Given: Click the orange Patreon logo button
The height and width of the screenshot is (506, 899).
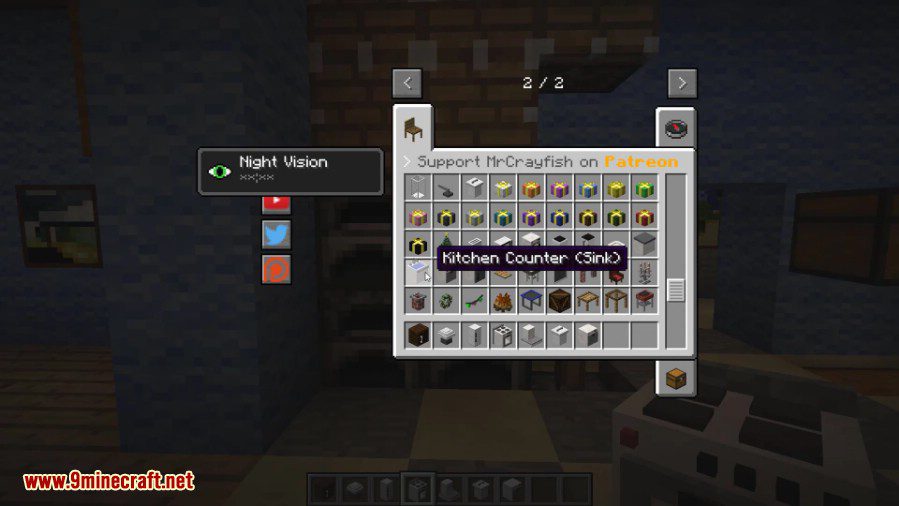Looking at the screenshot, I should tap(277, 269).
